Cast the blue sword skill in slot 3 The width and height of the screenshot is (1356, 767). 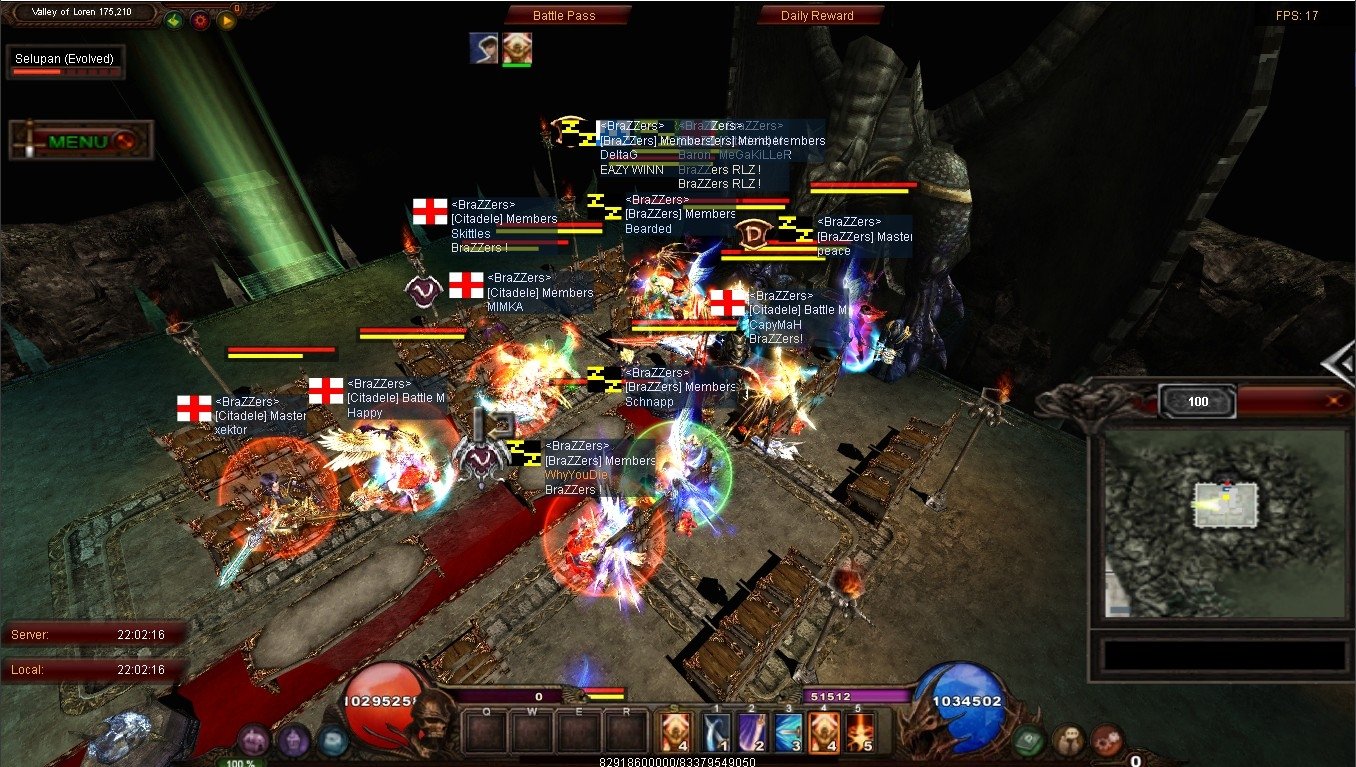coord(789,732)
